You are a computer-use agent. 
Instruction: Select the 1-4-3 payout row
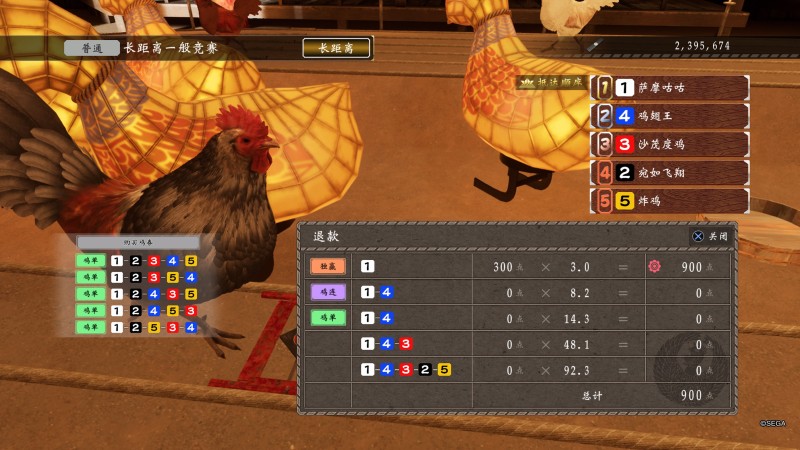point(519,344)
